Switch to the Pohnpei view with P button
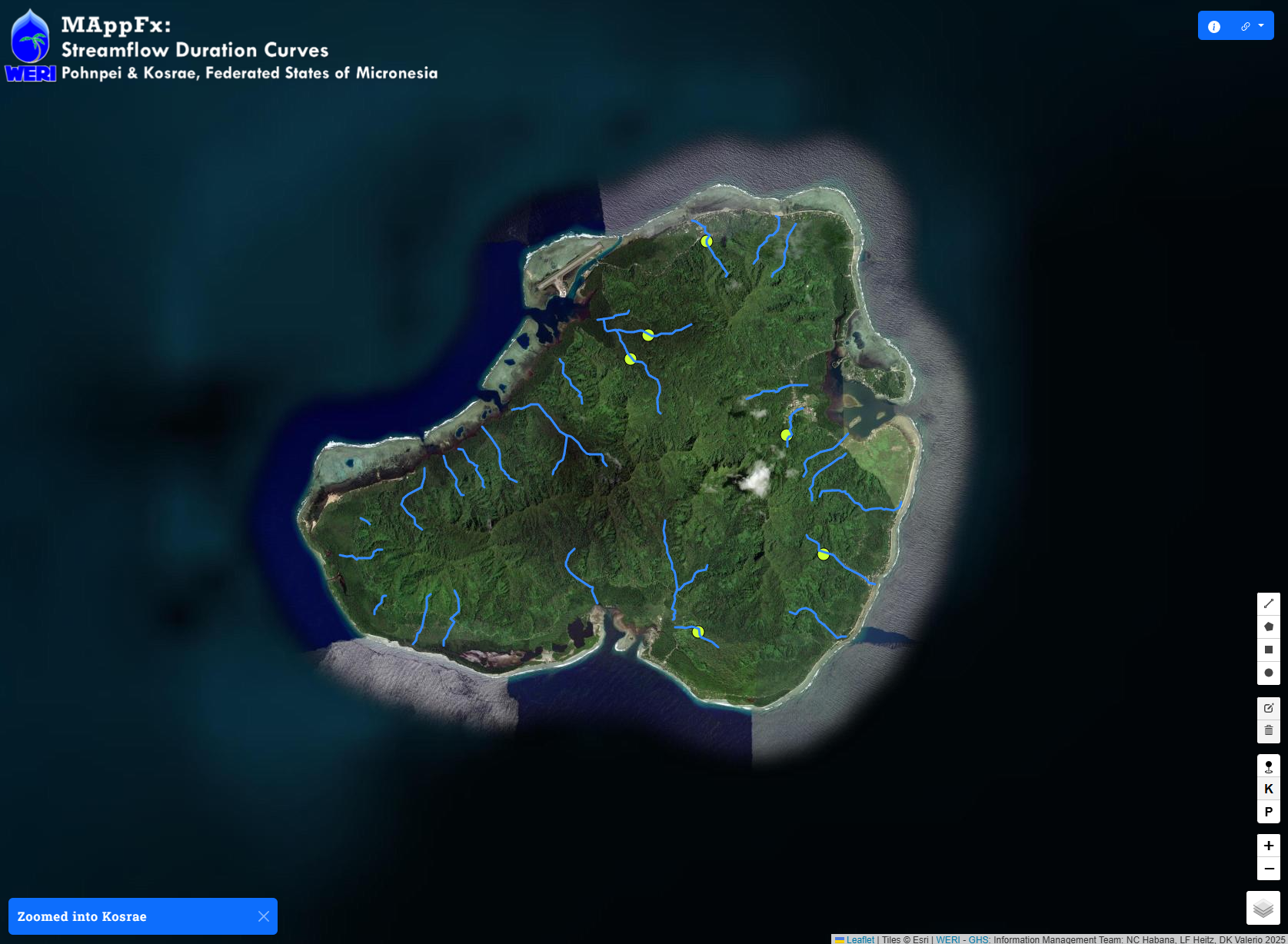The height and width of the screenshot is (944, 1288). coord(1268,812)
